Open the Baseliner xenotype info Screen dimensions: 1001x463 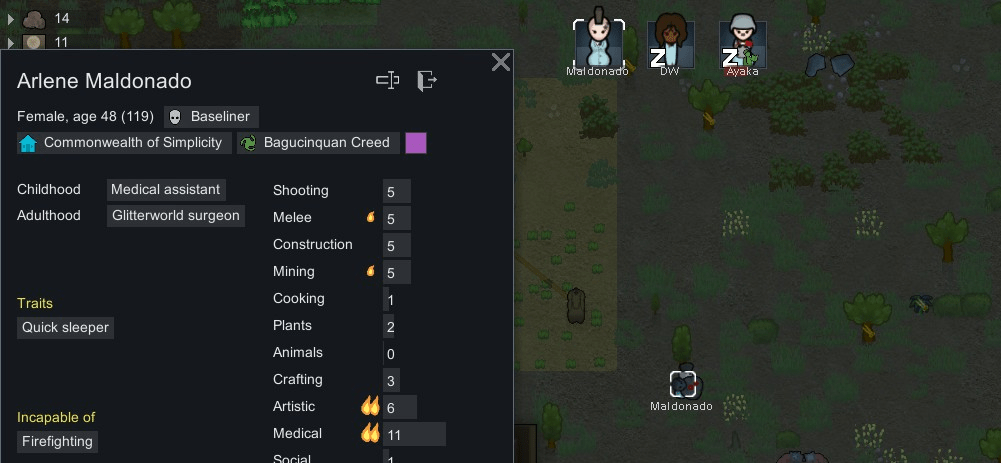click(x=211, y=116)
